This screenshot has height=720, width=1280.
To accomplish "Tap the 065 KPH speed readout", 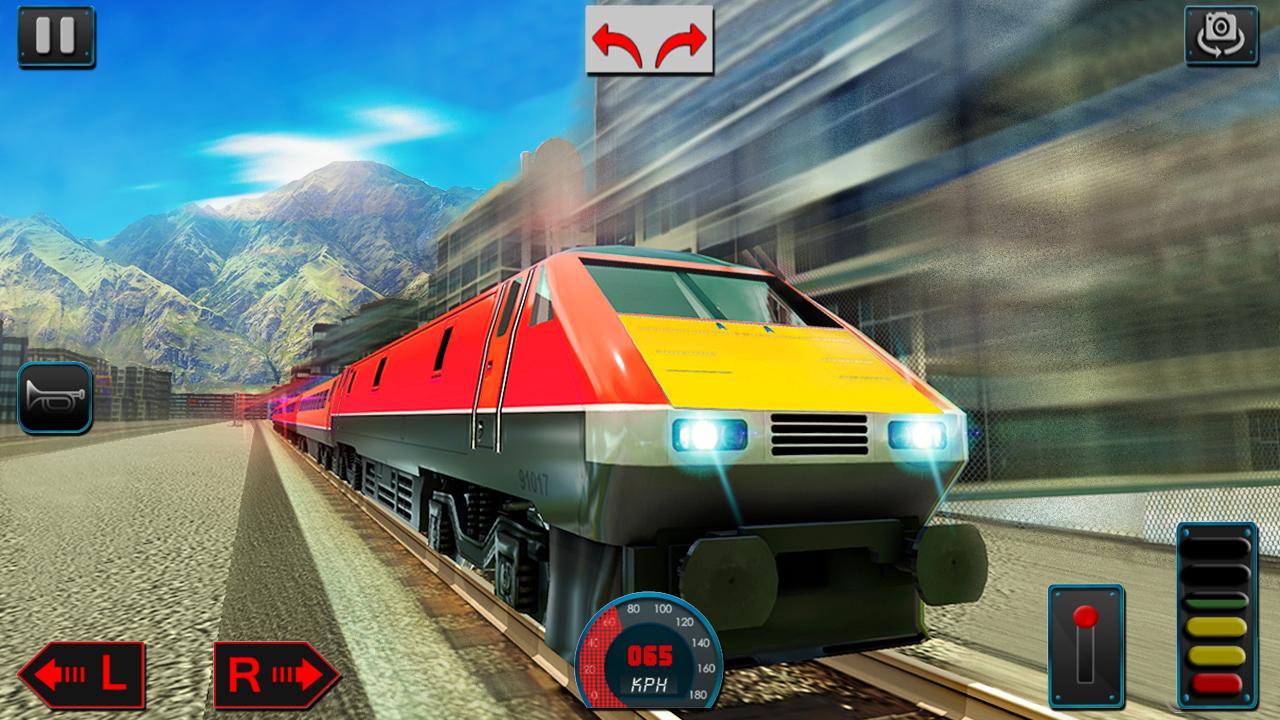I will click(650, 670).
